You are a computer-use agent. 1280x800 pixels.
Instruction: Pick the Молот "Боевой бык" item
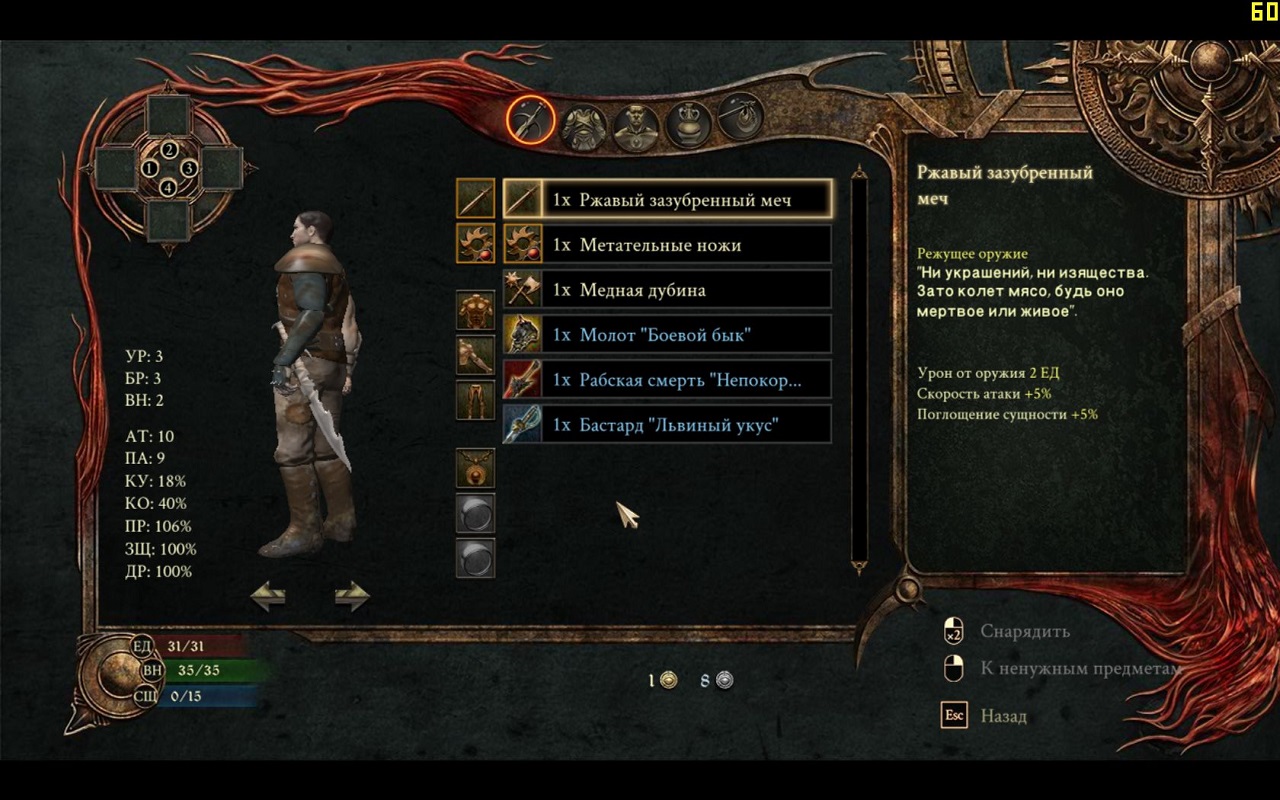(667, 335)
